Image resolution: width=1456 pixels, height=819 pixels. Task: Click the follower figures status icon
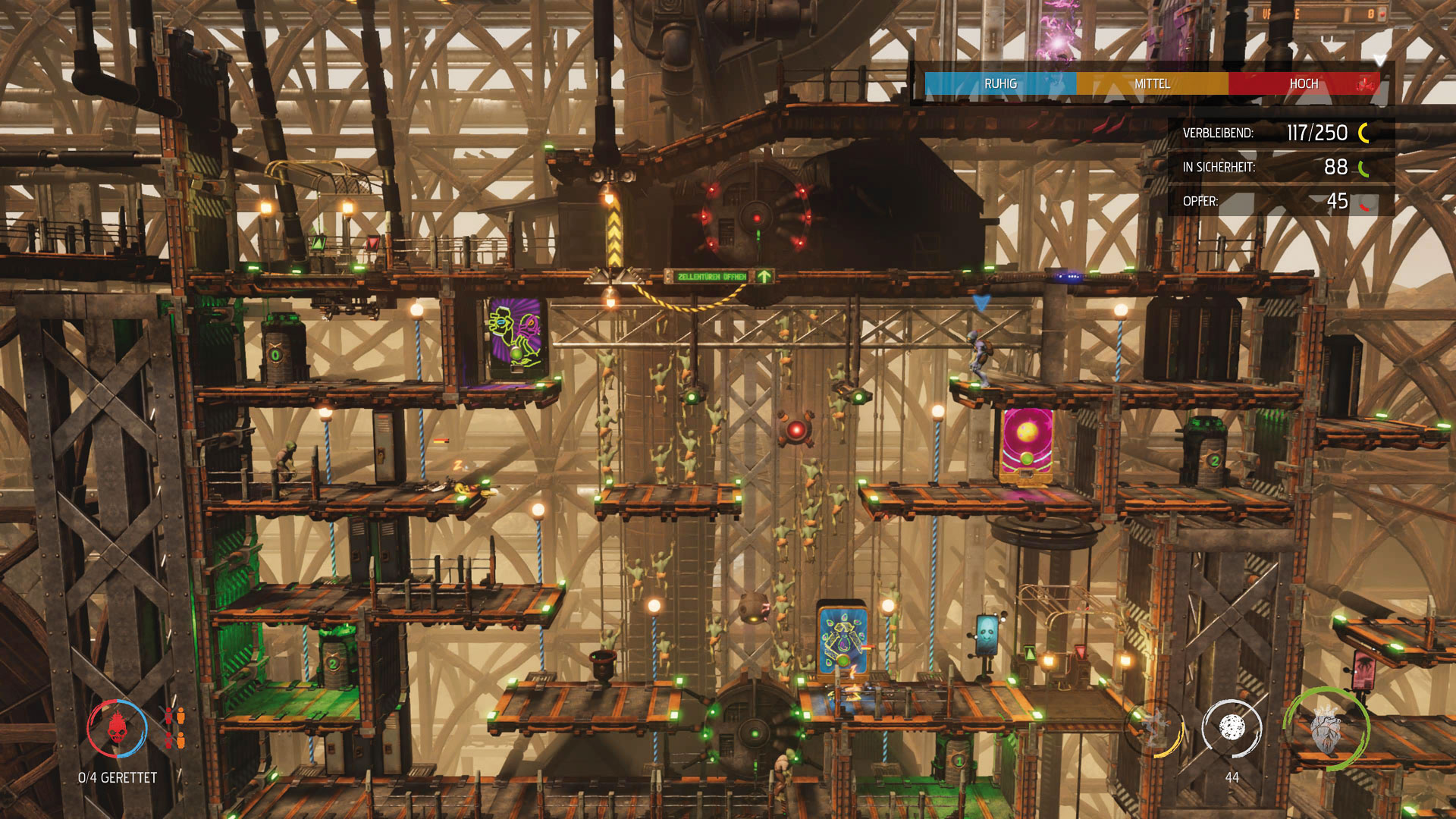click(174, 727)
